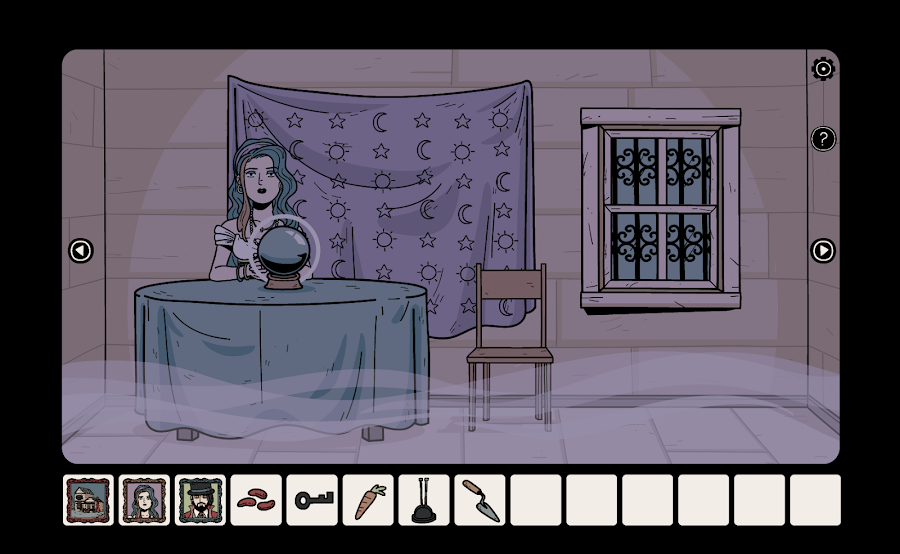The image size is (900, 554).
Task: Select the framed house picture slot
Action: pos(89,500)
